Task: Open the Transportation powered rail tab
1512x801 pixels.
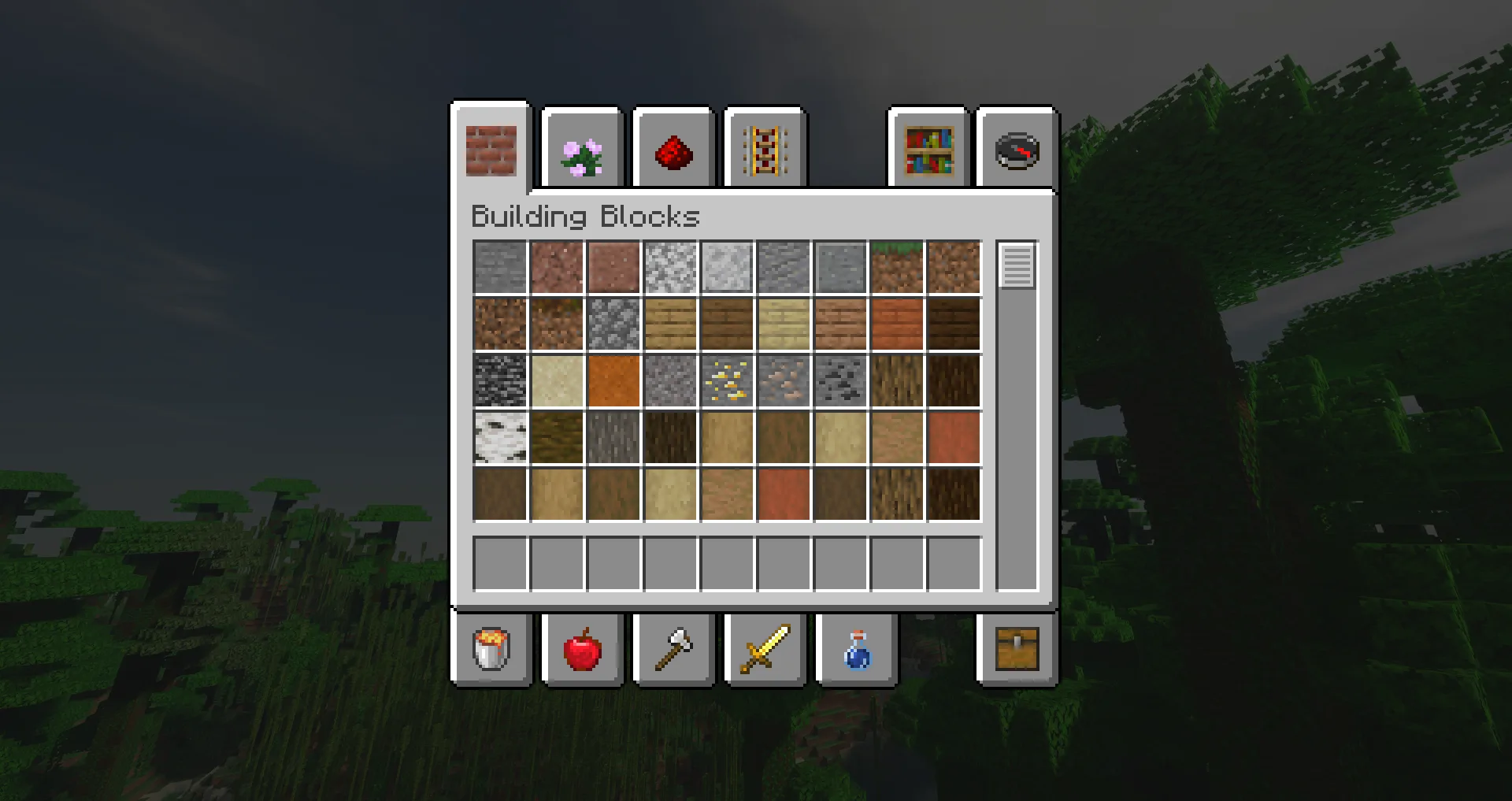Action: (765, 148)
